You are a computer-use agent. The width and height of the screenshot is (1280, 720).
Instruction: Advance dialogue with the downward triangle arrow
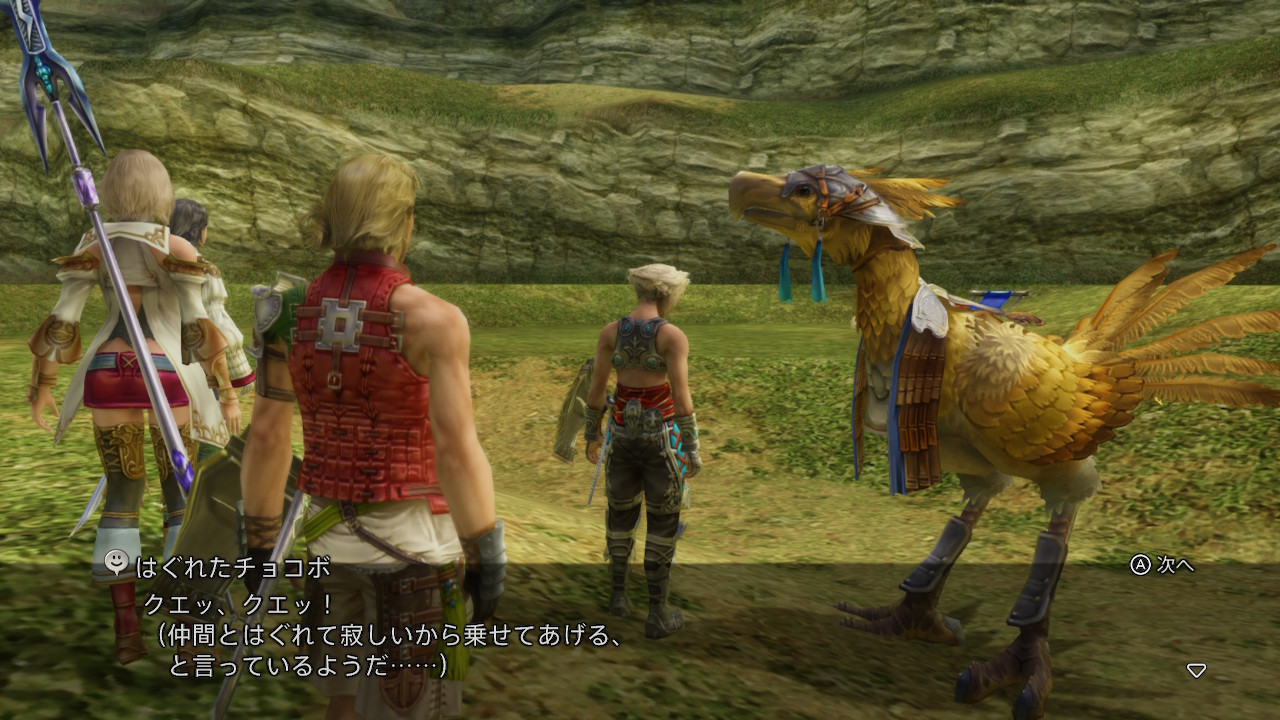(1196, 670)
